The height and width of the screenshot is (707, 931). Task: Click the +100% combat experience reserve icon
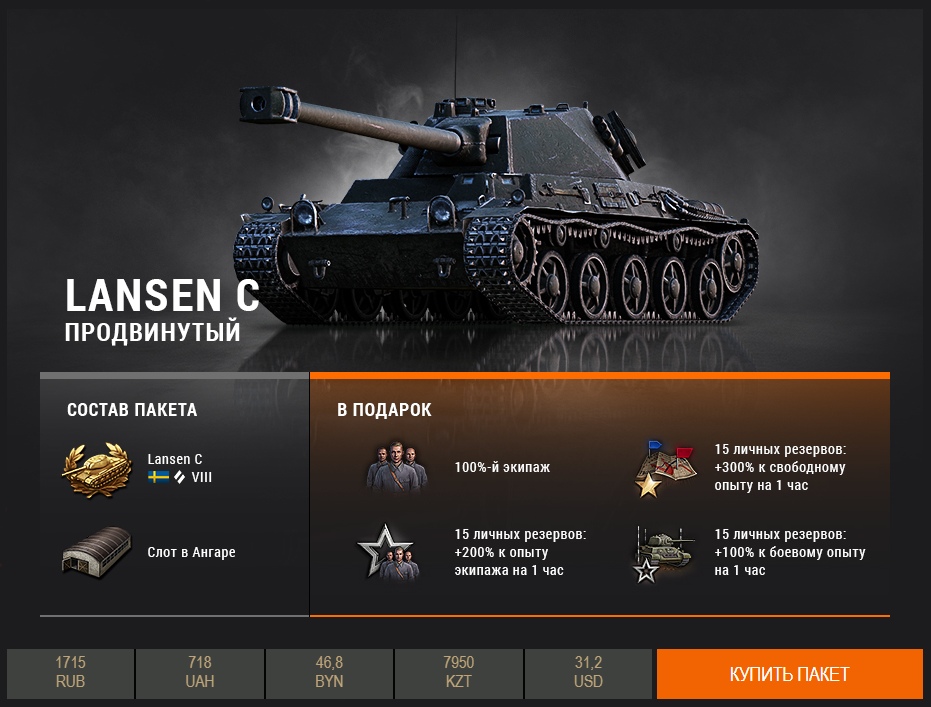tap(661, 553)
